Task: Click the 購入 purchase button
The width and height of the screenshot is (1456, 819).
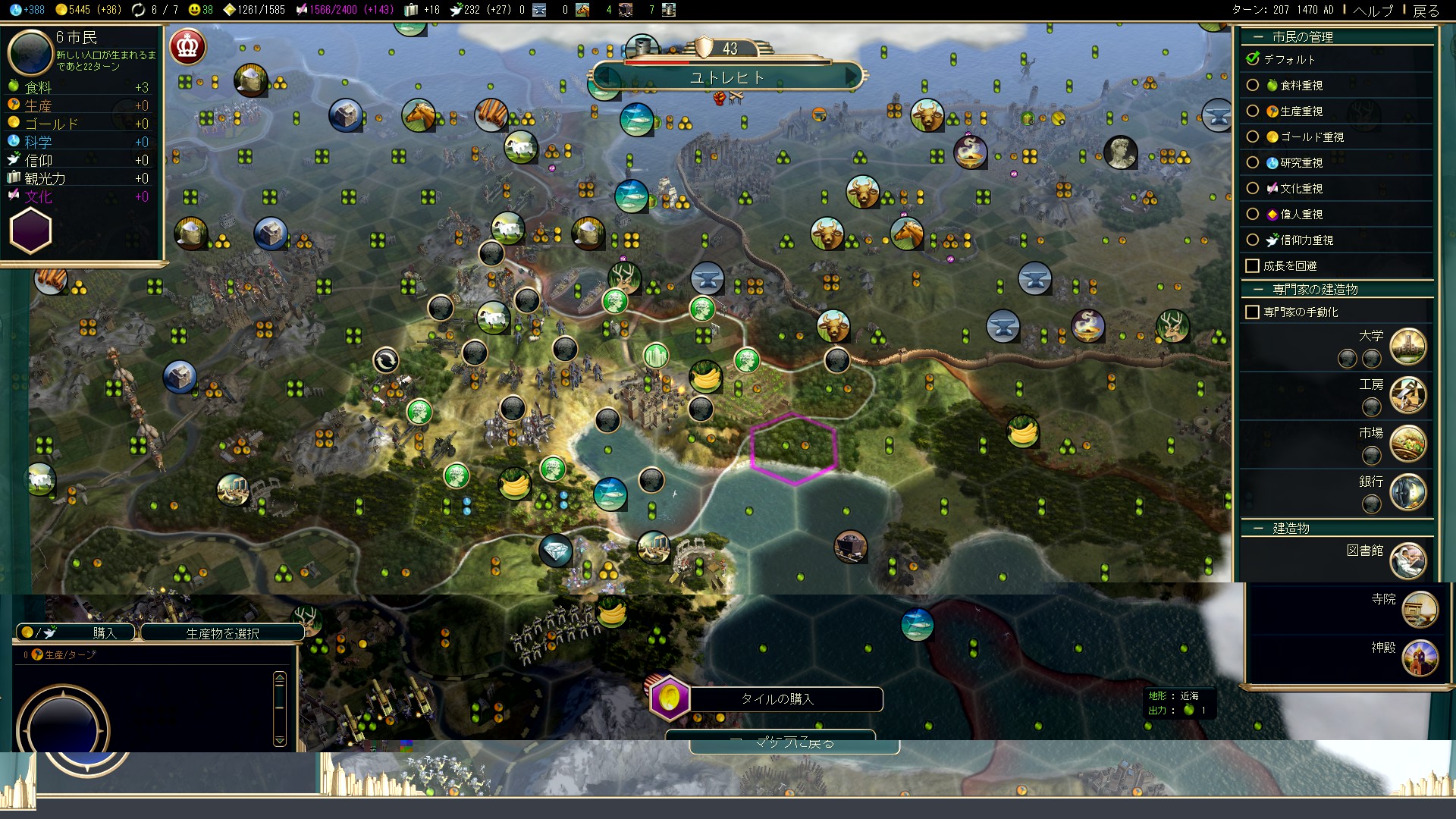Action: pos(76,632)
